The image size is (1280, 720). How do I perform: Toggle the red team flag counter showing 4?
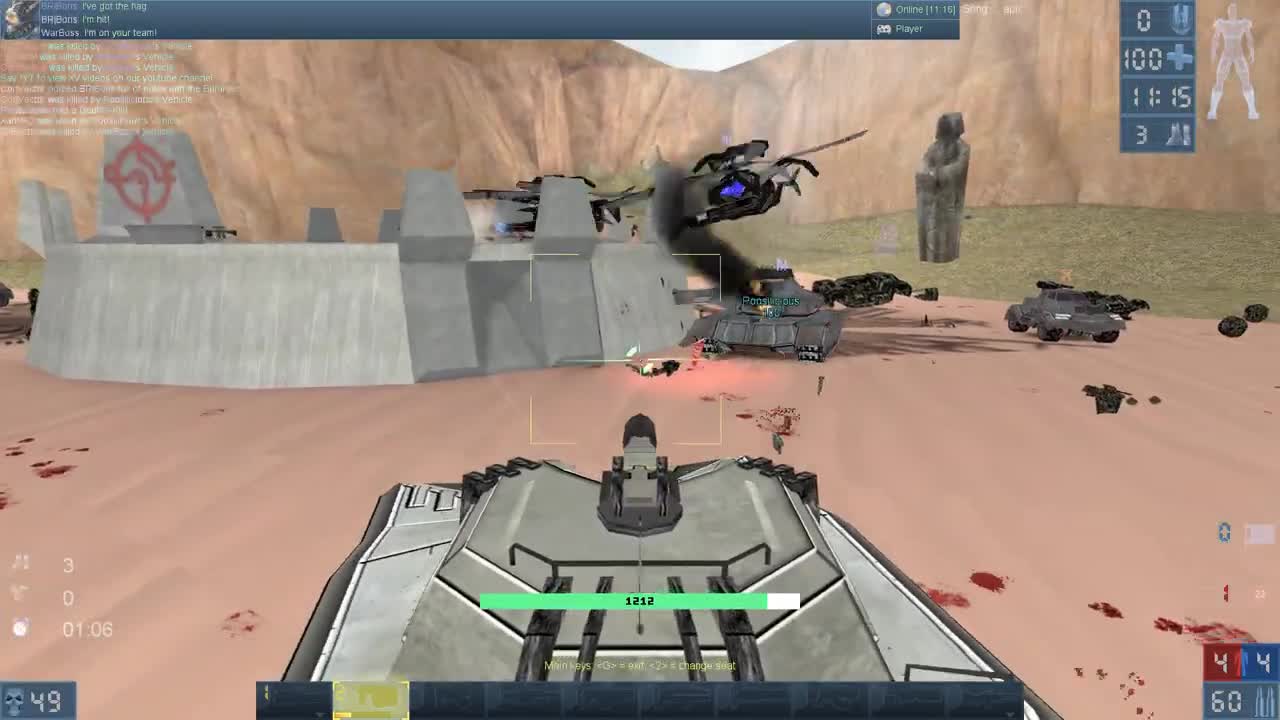[x=1222, y=660]
